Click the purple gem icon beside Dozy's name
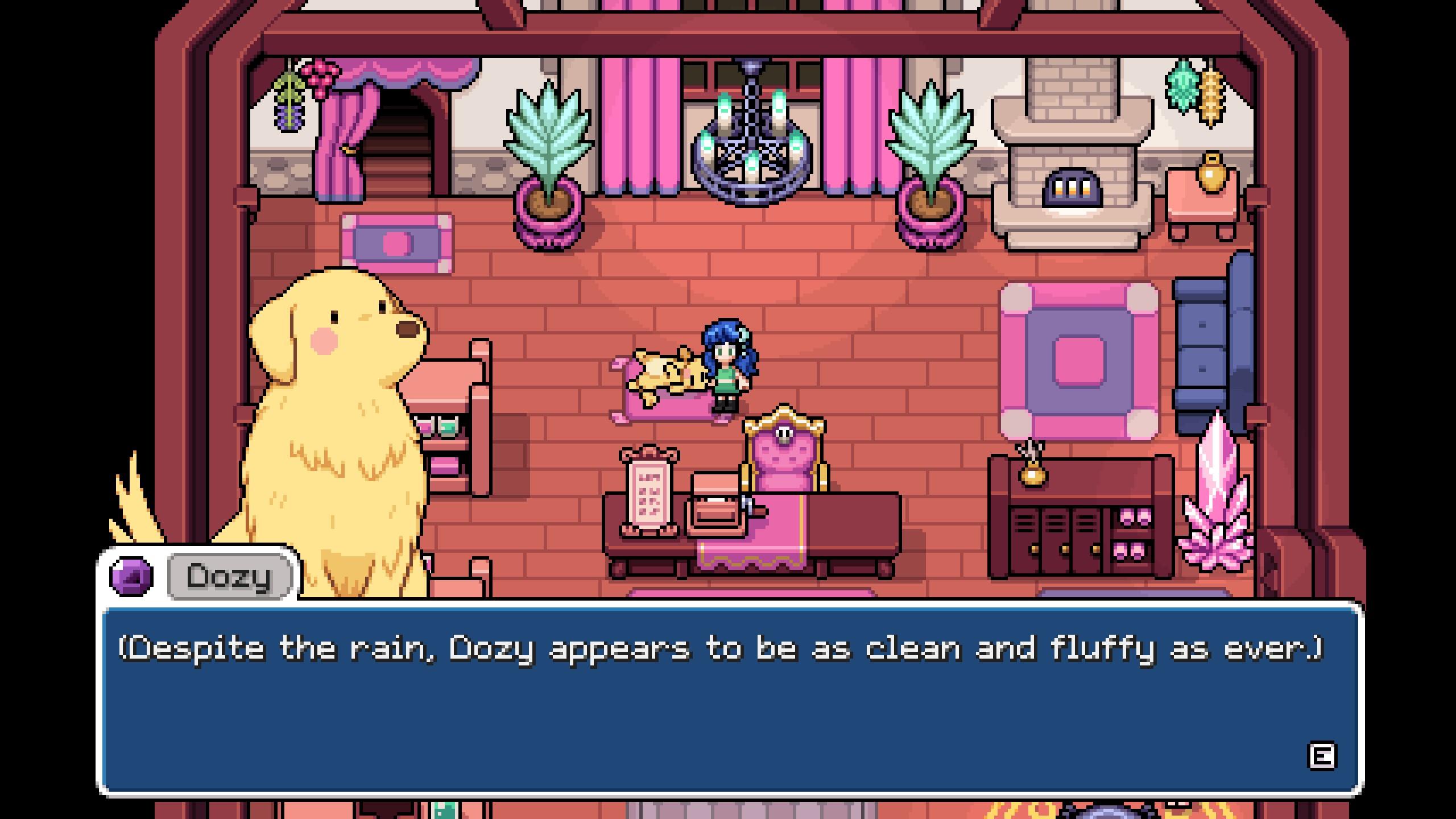This screenshot has width=1456, height=819. (131, 576)
